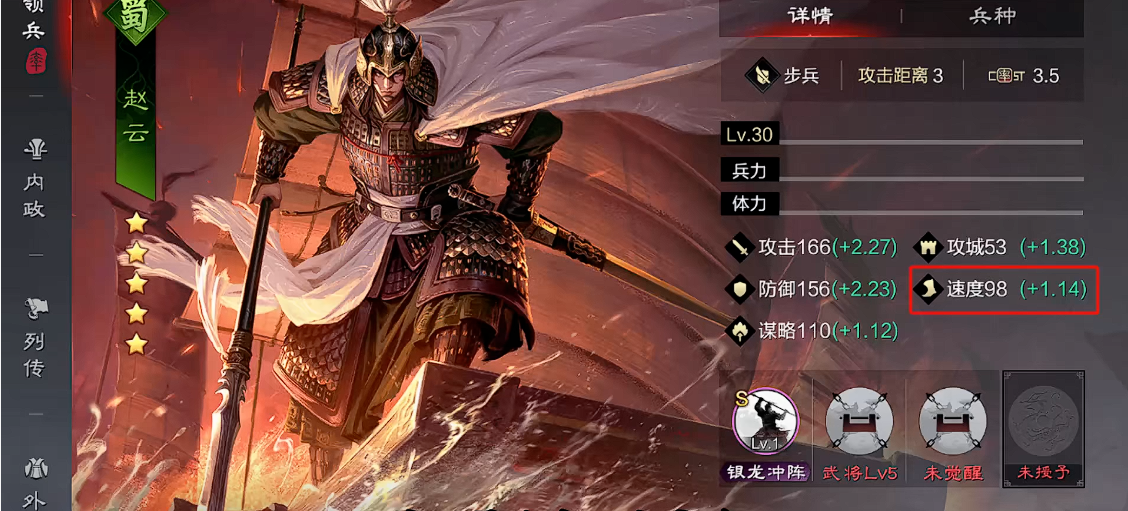
Task: Show details for 攻击166 stat
Action: (812, 247)
